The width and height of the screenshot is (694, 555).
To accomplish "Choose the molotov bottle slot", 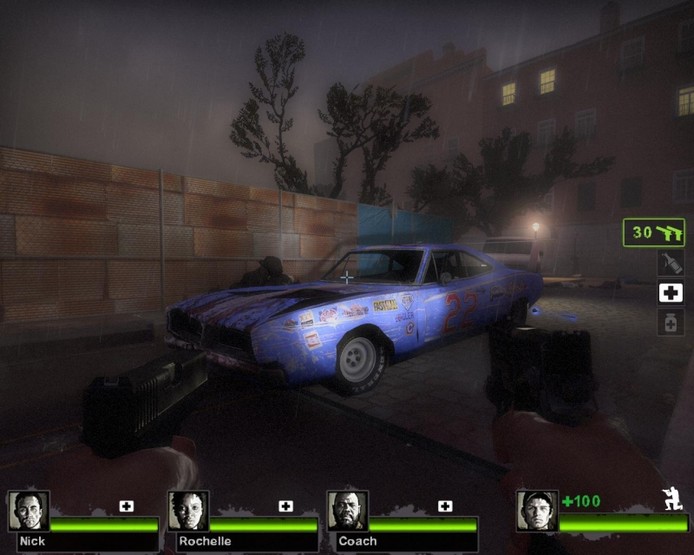I will click(x=670, y=263).
